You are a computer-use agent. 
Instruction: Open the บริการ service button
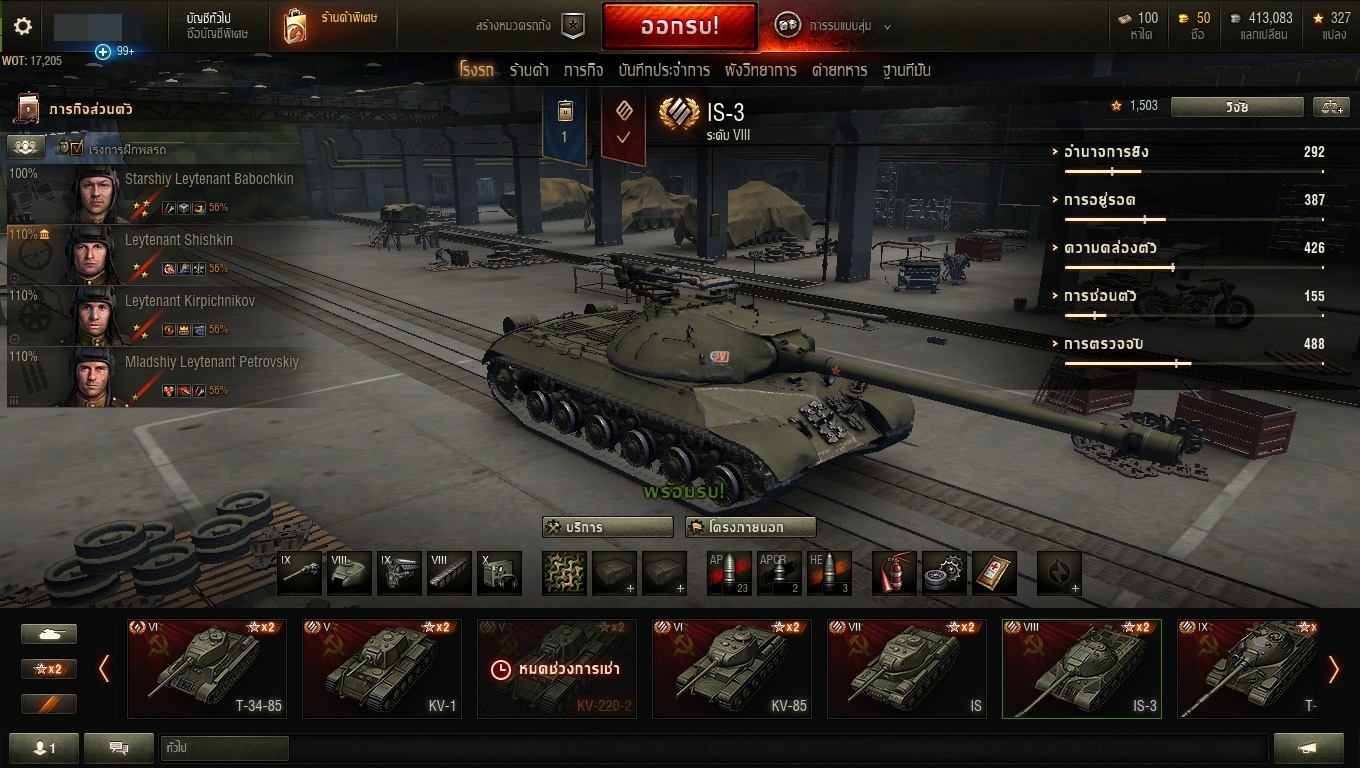(608, 527)
